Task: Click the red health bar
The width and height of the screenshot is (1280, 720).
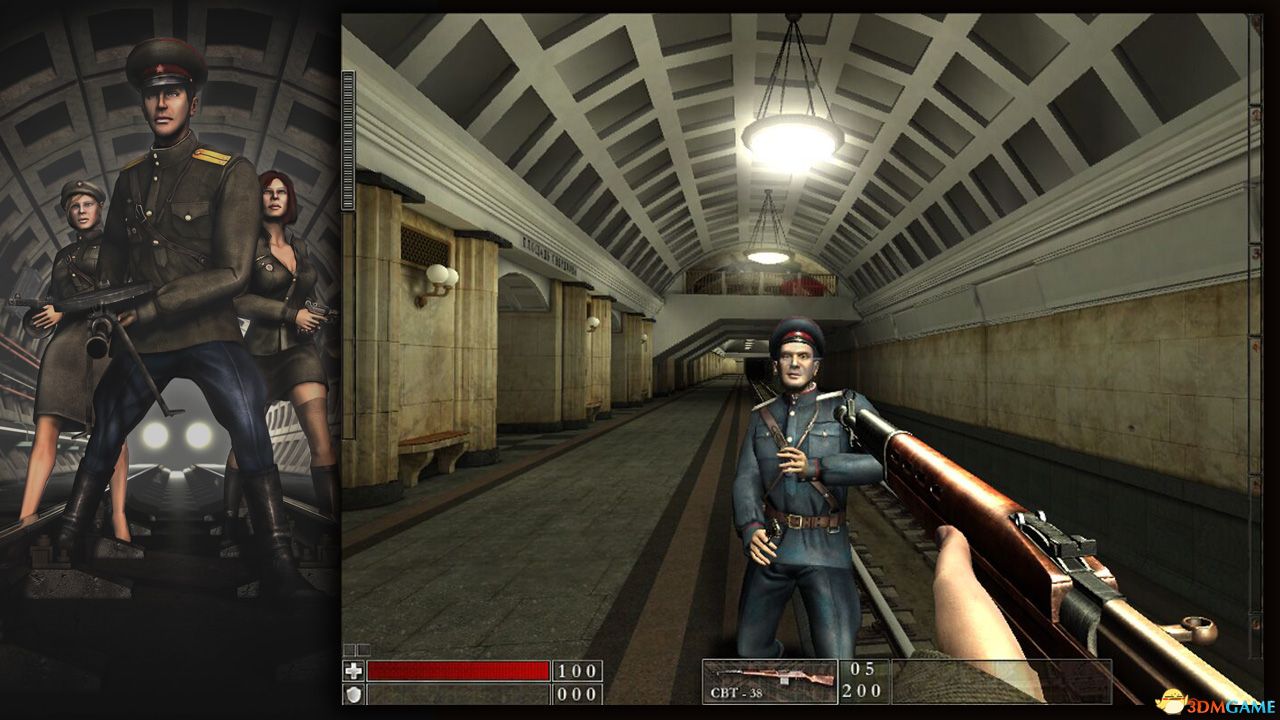Action: click(460, 671)
